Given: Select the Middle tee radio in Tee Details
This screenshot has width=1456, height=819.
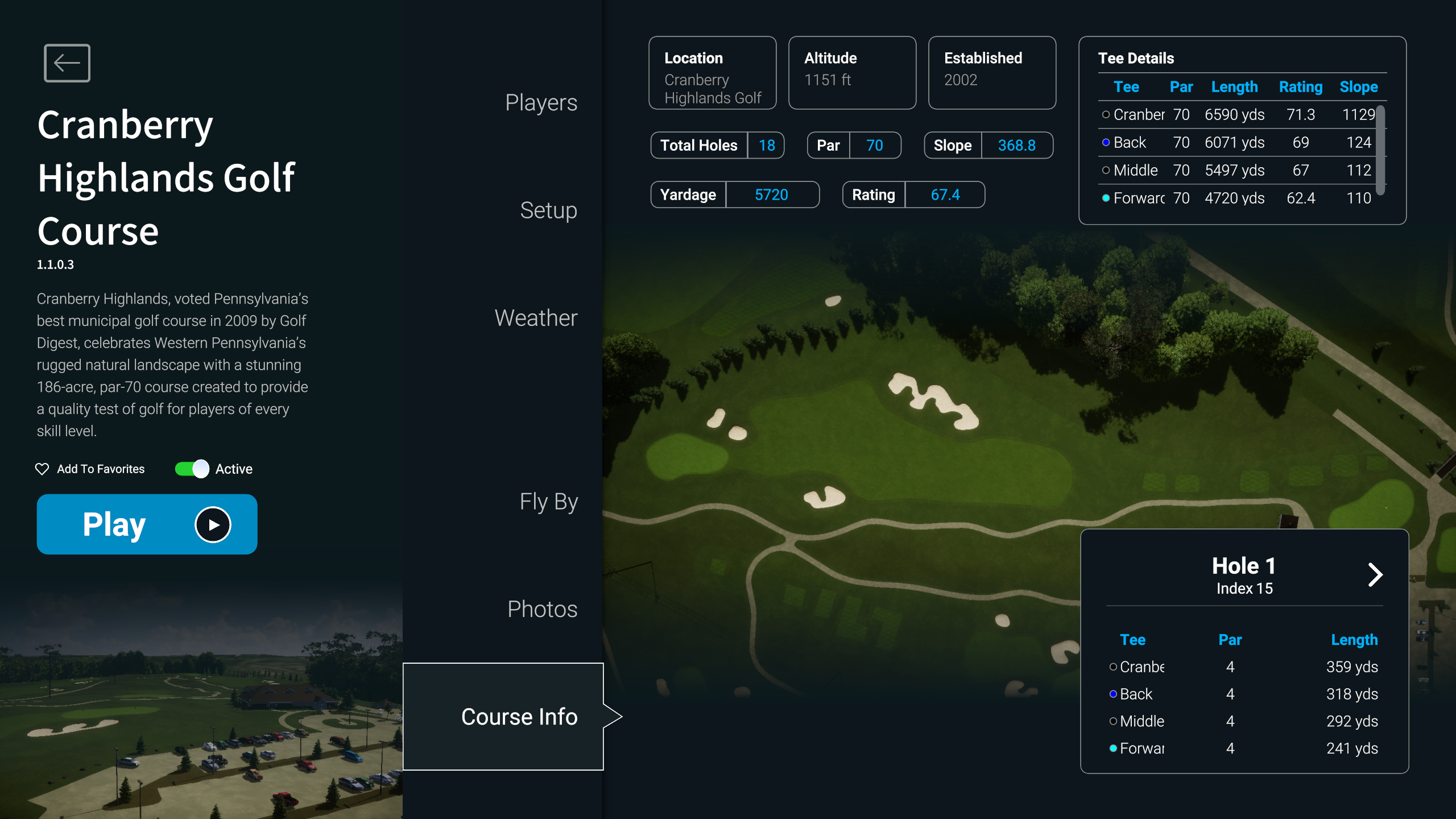Looking at the screenshot, I should tap(1106, 170).
